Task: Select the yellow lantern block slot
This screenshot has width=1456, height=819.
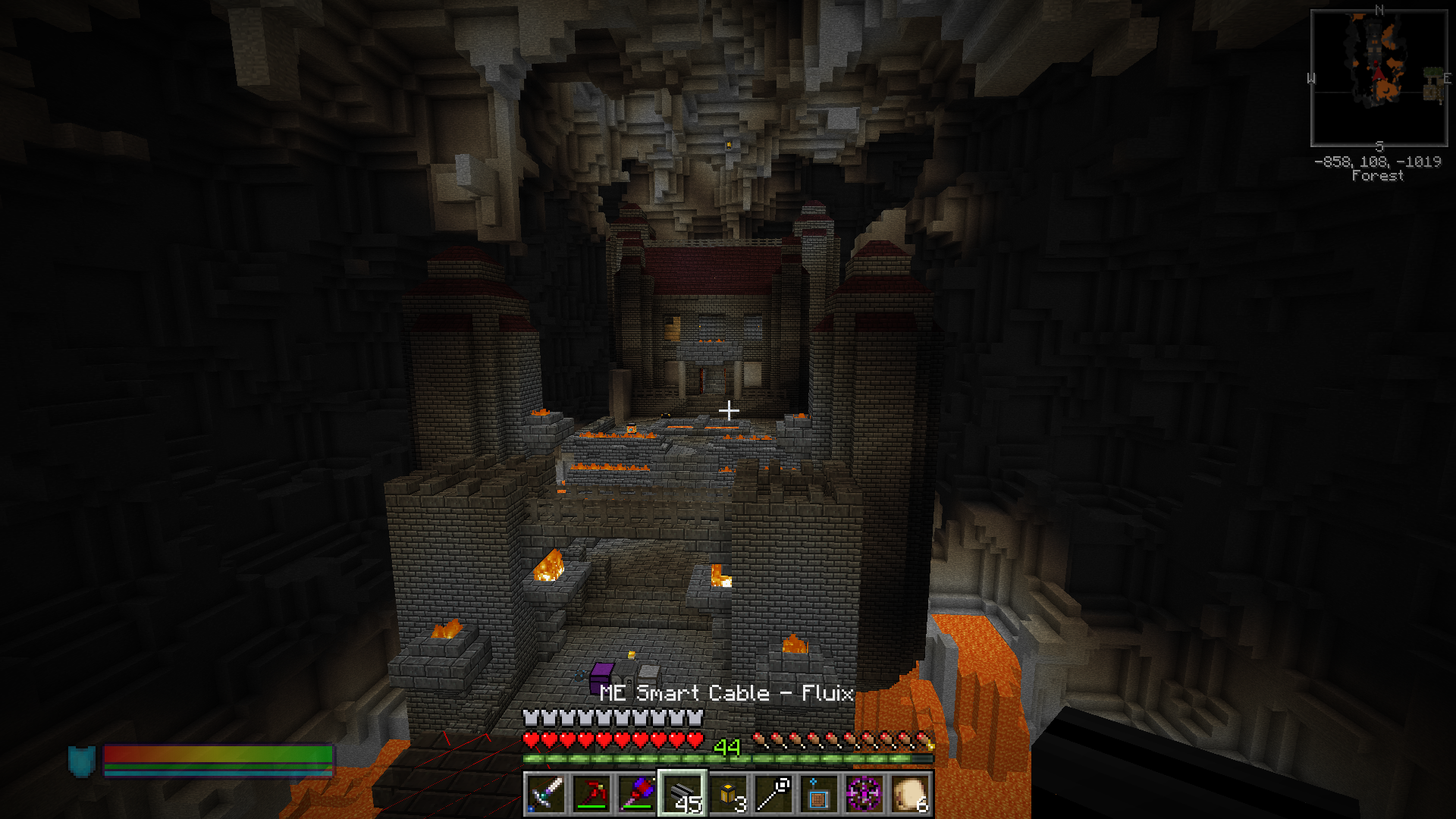Action: [728, 794]
